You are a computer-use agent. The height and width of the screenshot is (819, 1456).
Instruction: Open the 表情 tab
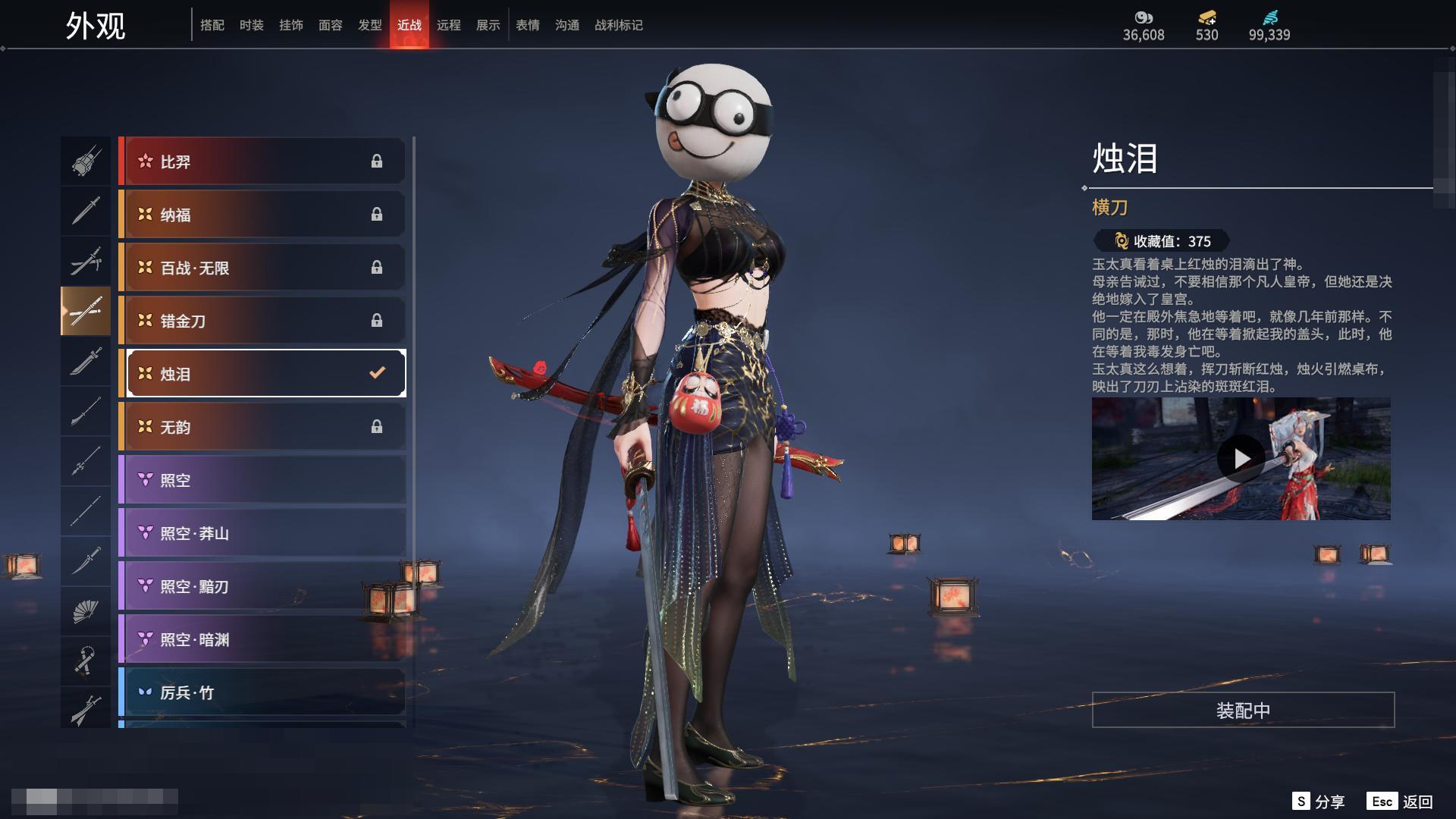(x=527, y=25)
